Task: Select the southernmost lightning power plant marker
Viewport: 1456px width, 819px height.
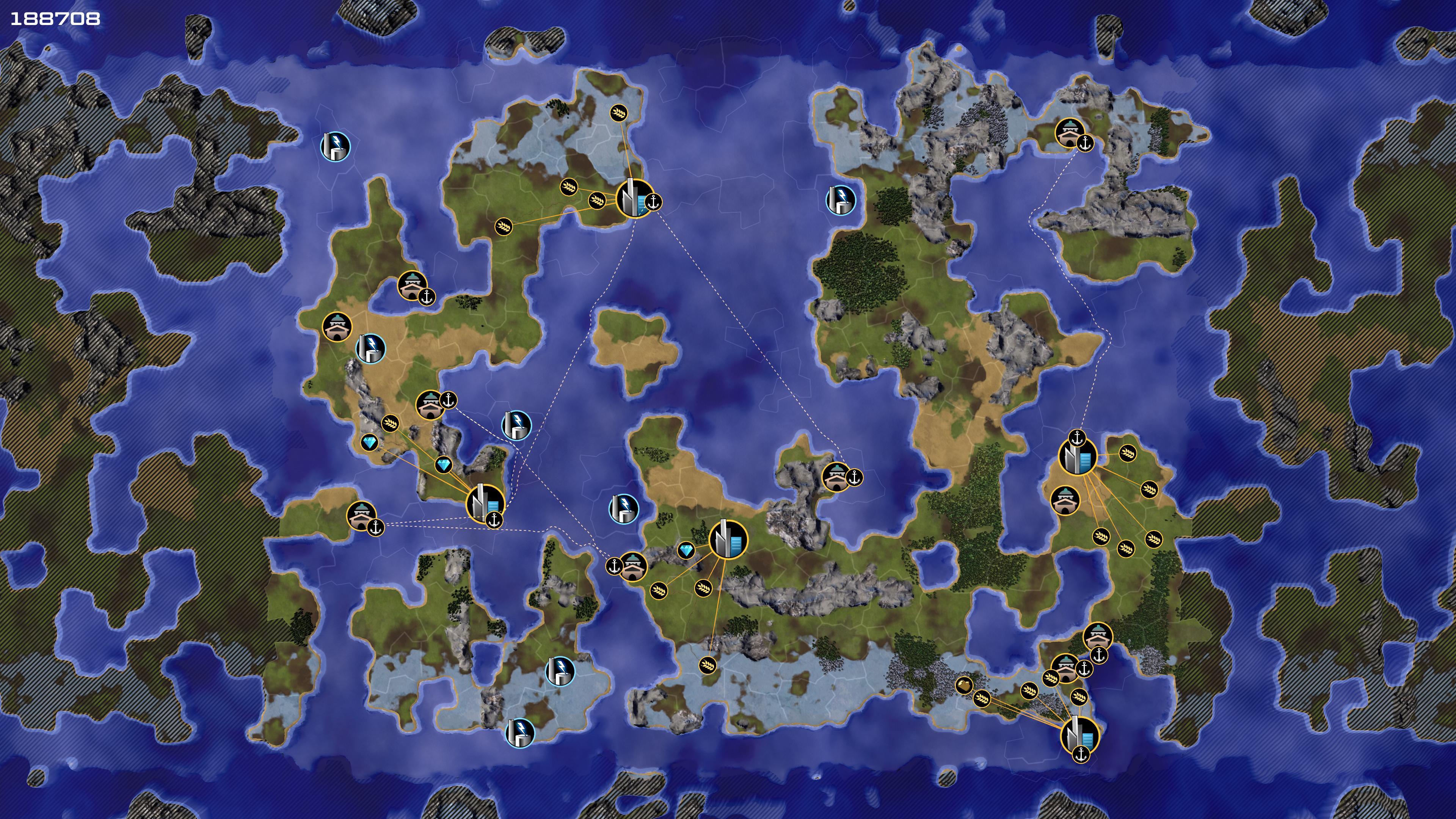Action: [x=519, y=733]
